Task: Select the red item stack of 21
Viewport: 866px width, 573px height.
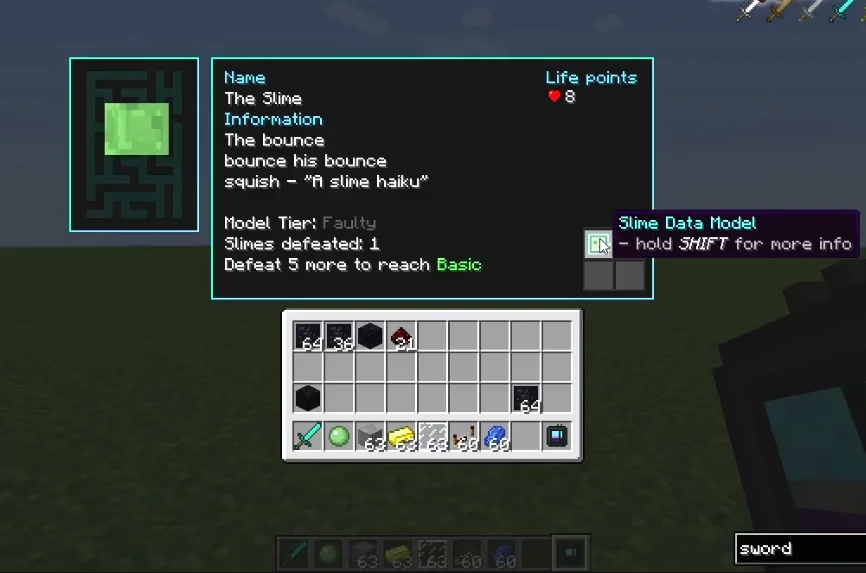Action: 401,337
